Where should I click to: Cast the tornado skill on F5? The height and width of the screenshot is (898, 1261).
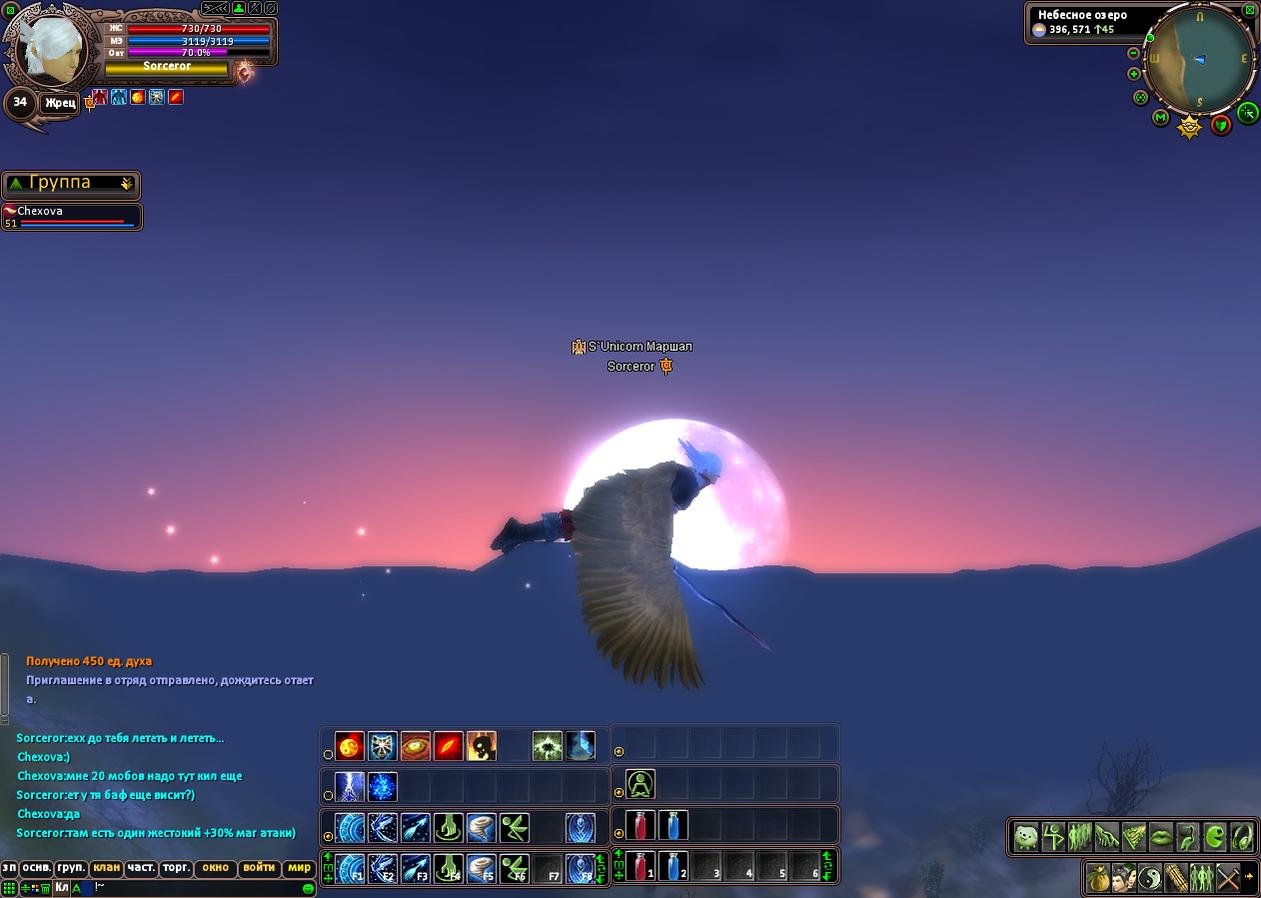pos(481,868)
